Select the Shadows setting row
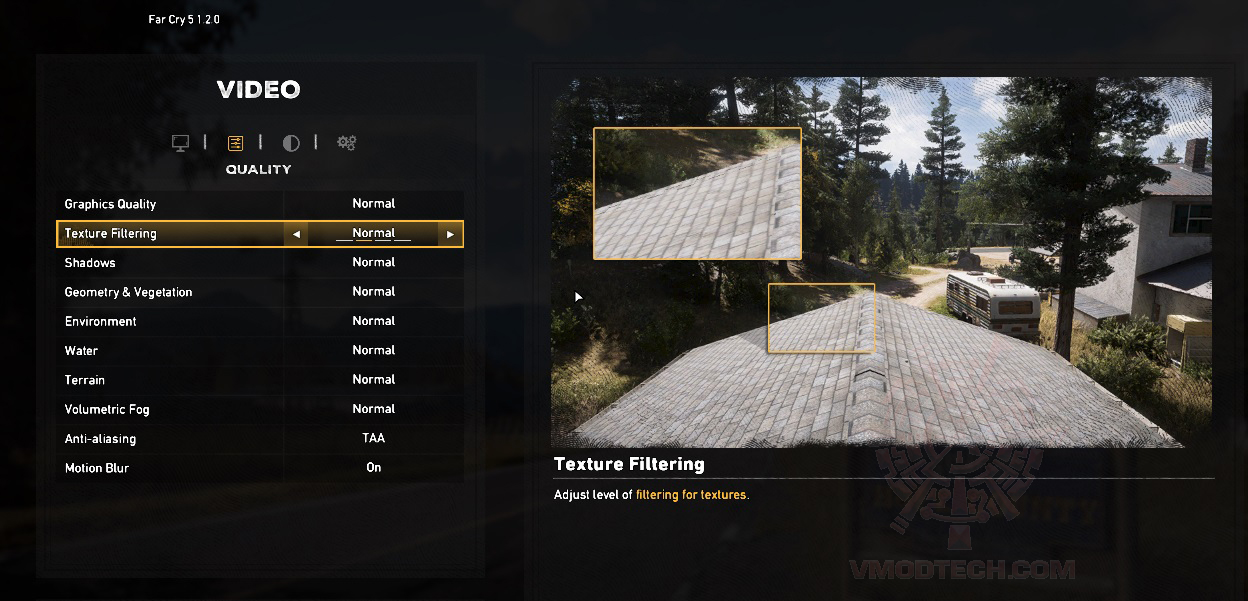This screenshot has width=1248, height=601. (260, 263)
